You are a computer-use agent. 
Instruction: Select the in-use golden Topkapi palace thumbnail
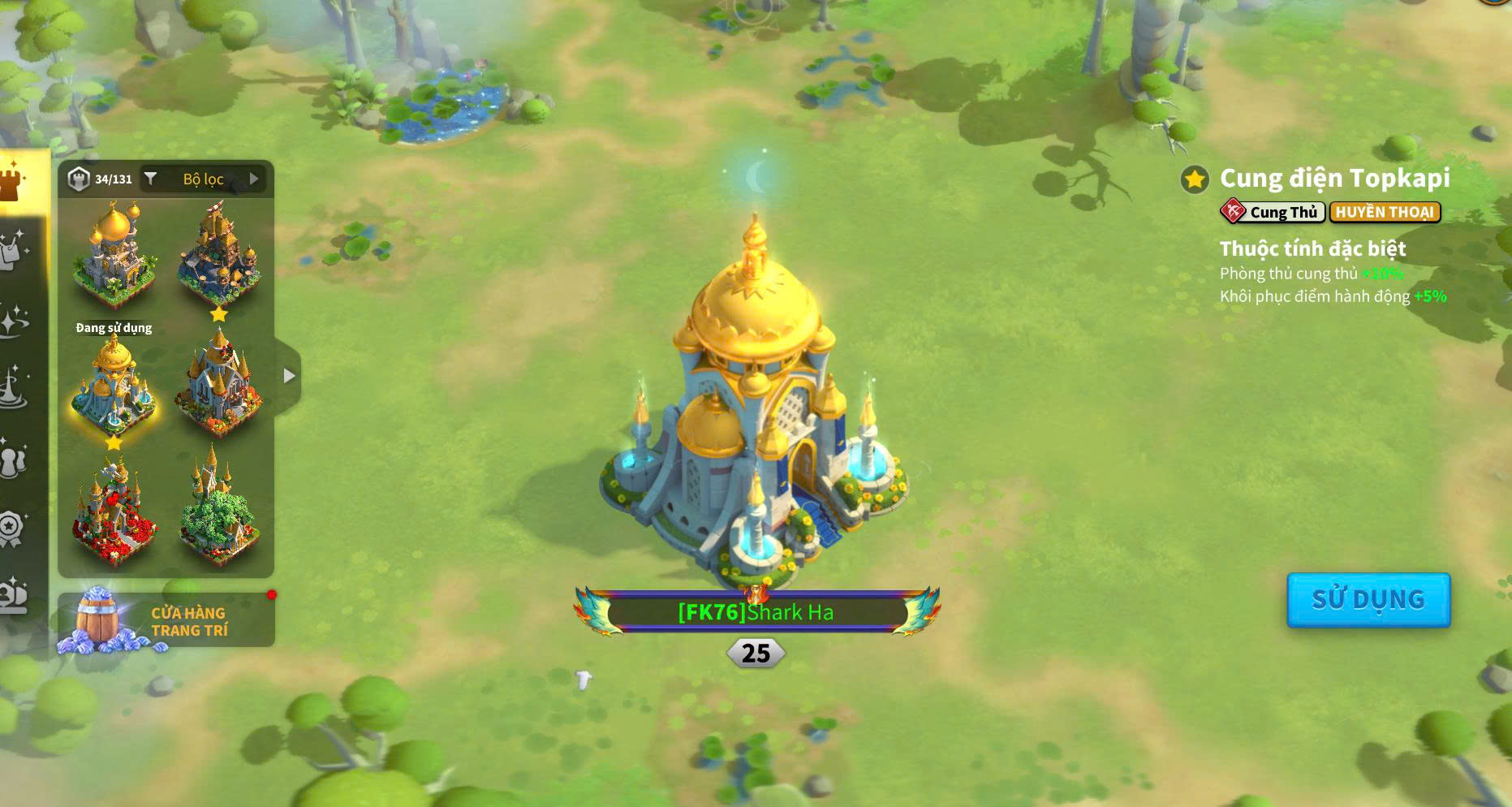(x=114, y=387)
